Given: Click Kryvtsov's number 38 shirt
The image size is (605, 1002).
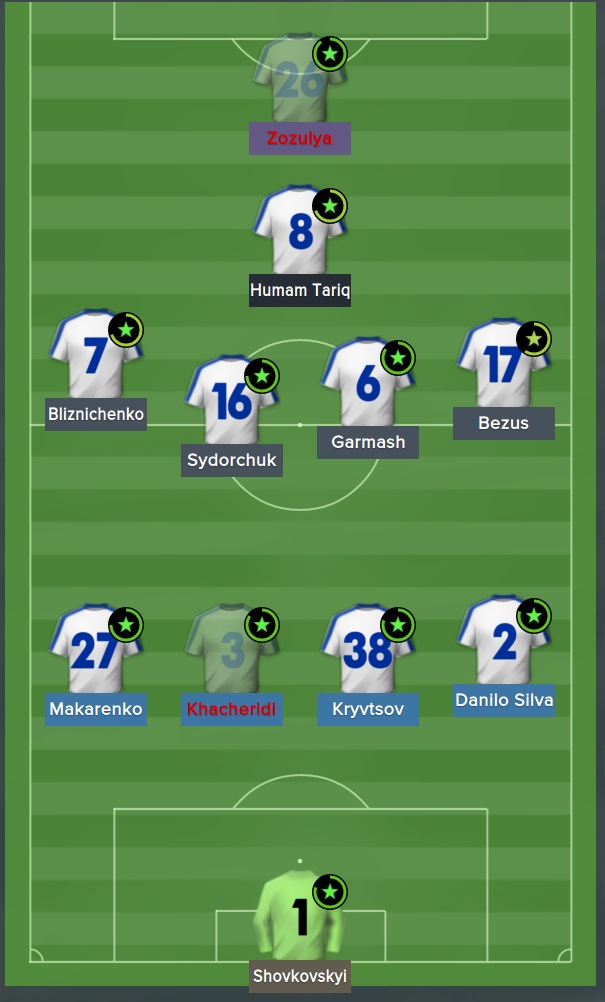Looking at the screenshot, I should coord(367,650).
